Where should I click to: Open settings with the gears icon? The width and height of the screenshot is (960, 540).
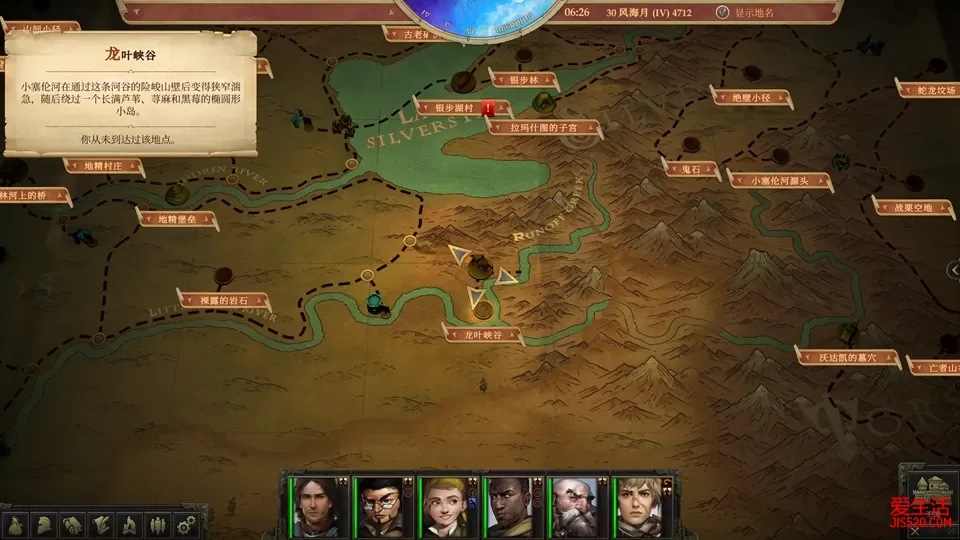tap(185, 524)
